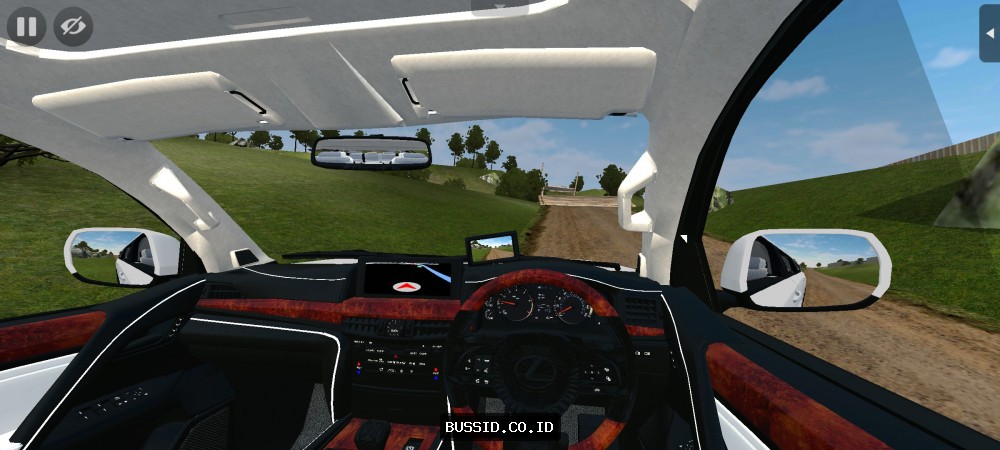This screenshot has height=450, width=1000.
Task: Pause the game with the pause button
Action: [26, 26]
